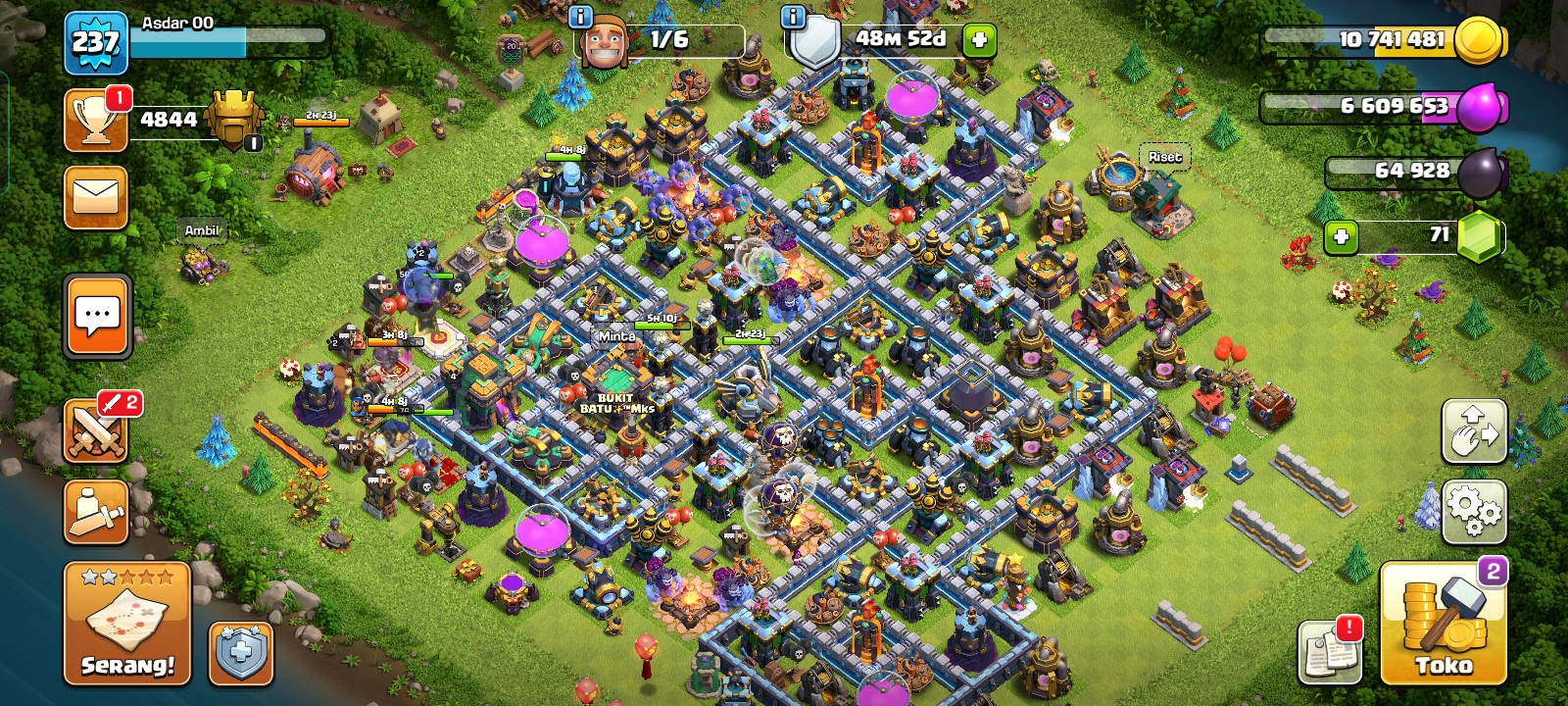
Task: Click the blue shield plus button
Action: pos(241,653)
